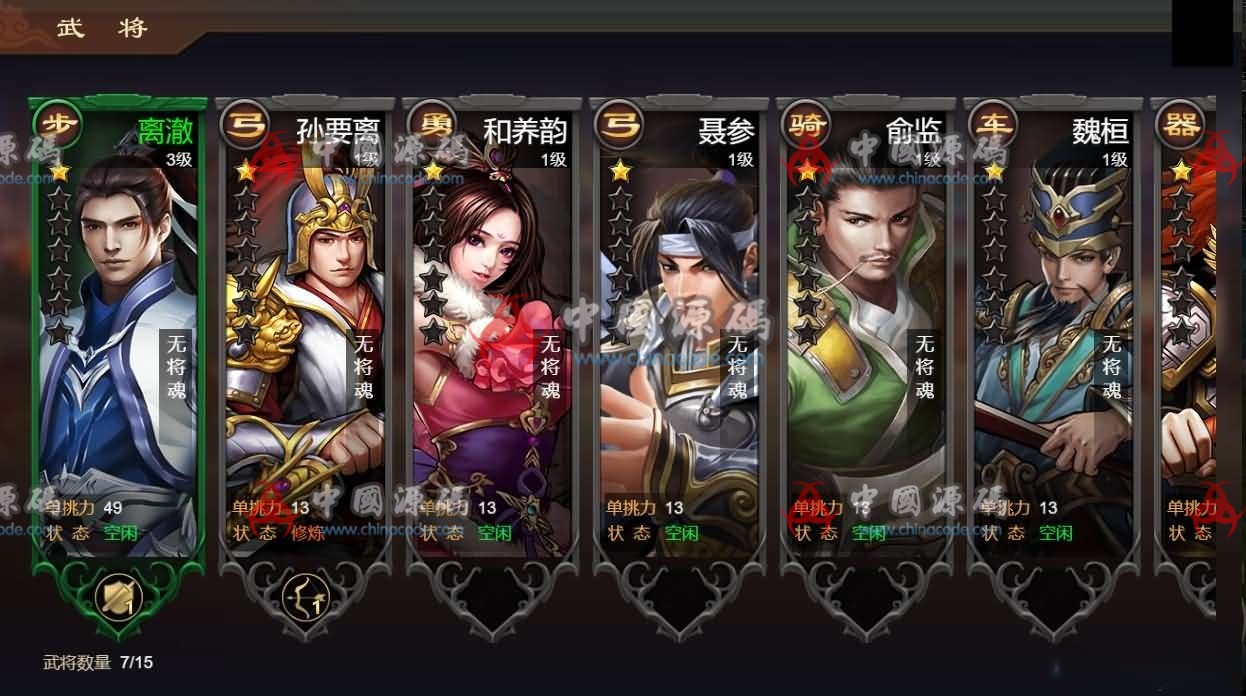The height and width of the screenshot is (696, 1246).
Task: Open the general card 聂参
Action: (679, 330)
